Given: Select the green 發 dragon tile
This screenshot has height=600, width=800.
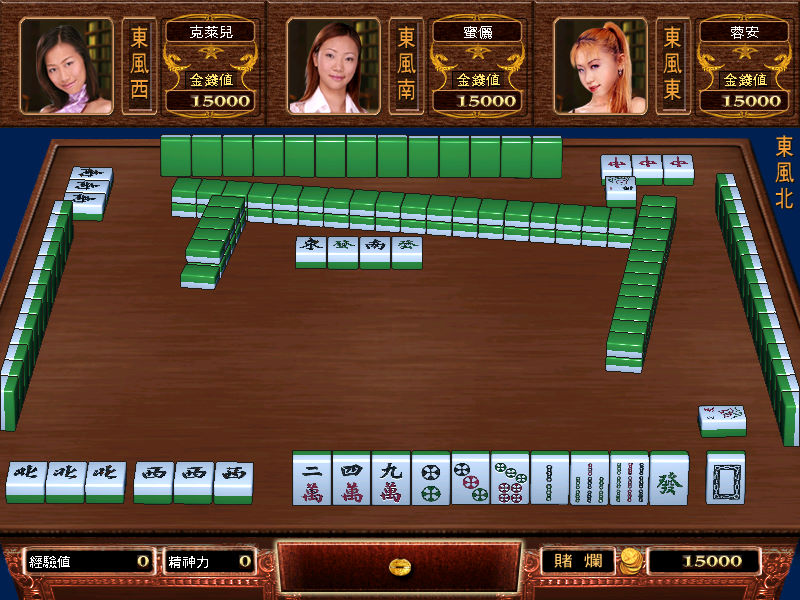Looking at the screenshot, I should pyautogui.click(x=668, y=478).
